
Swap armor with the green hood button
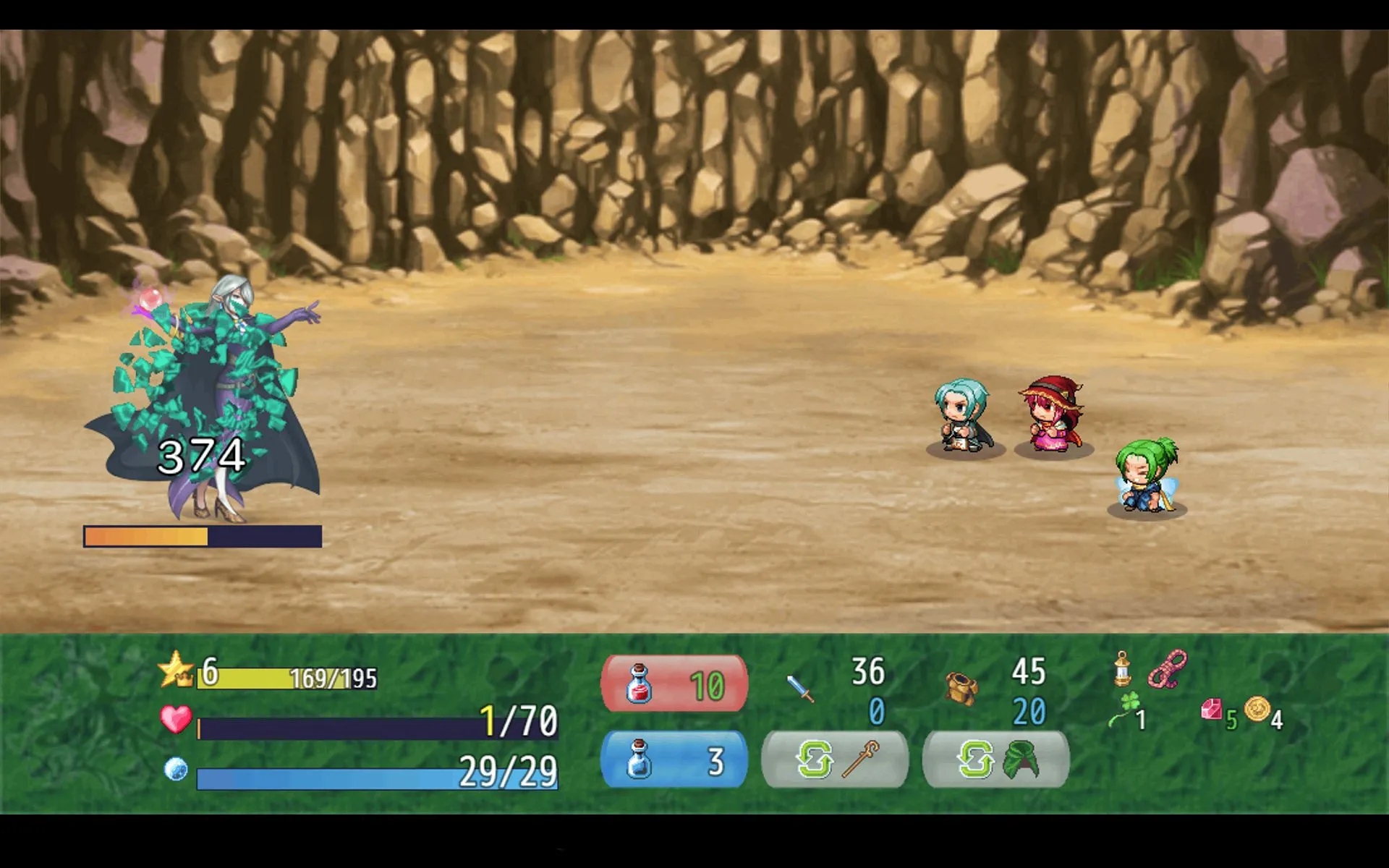pos(996,760)
